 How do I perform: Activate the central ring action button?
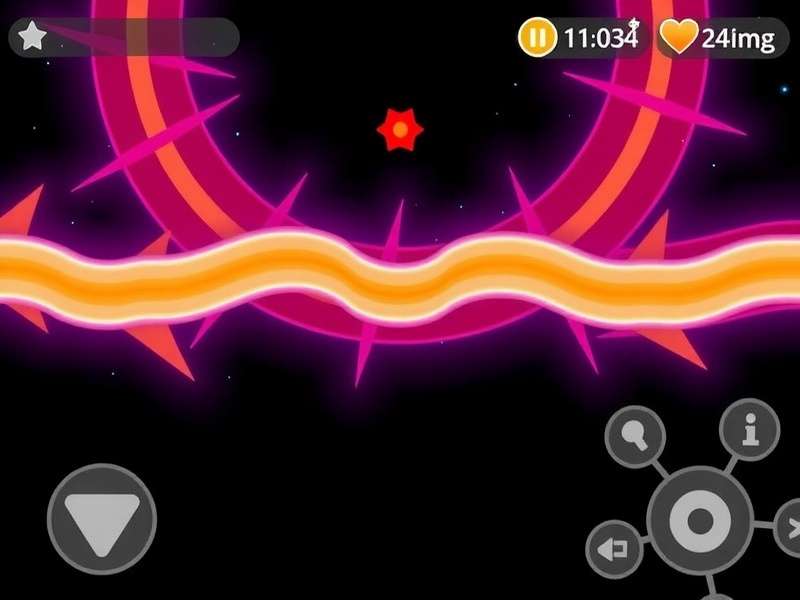699,520
